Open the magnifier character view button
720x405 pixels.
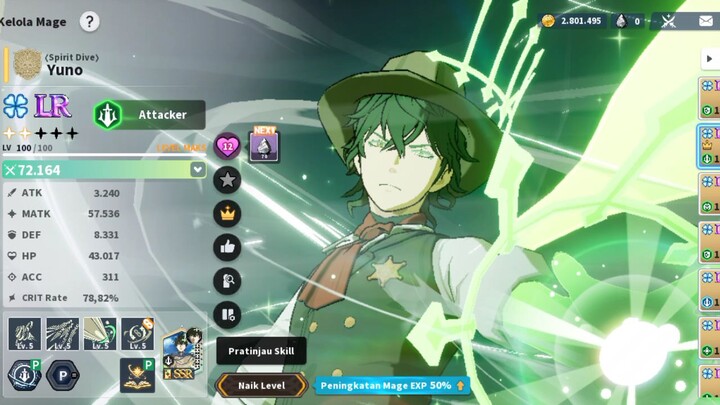[228, 281]
